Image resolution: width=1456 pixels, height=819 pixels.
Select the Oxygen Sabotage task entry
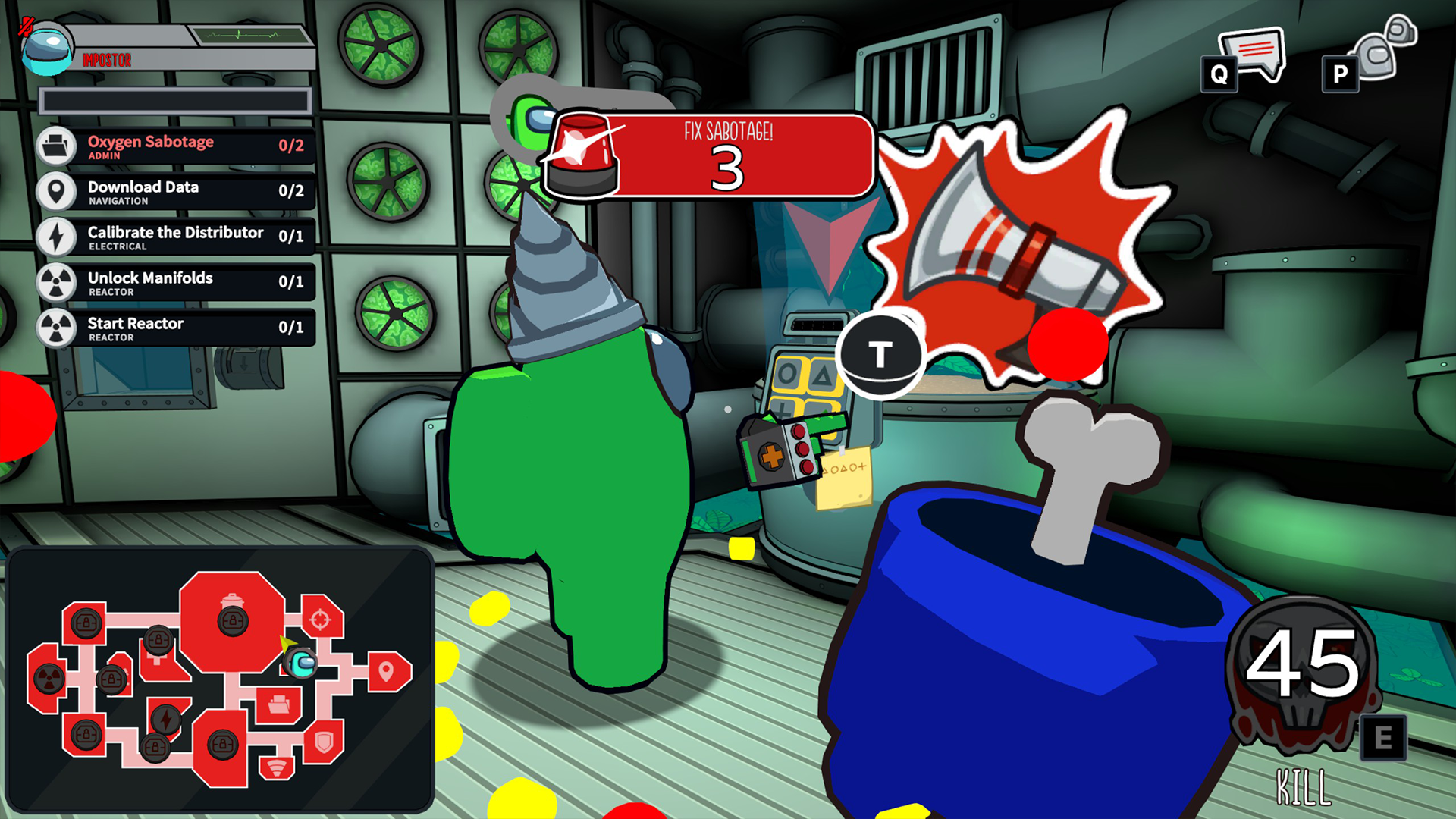[x=176, y=146]
